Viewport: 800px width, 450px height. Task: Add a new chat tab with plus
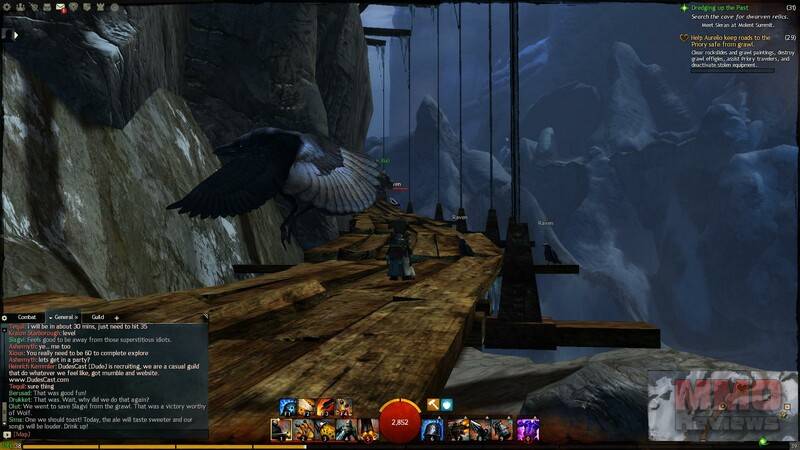tap(117, 317)
